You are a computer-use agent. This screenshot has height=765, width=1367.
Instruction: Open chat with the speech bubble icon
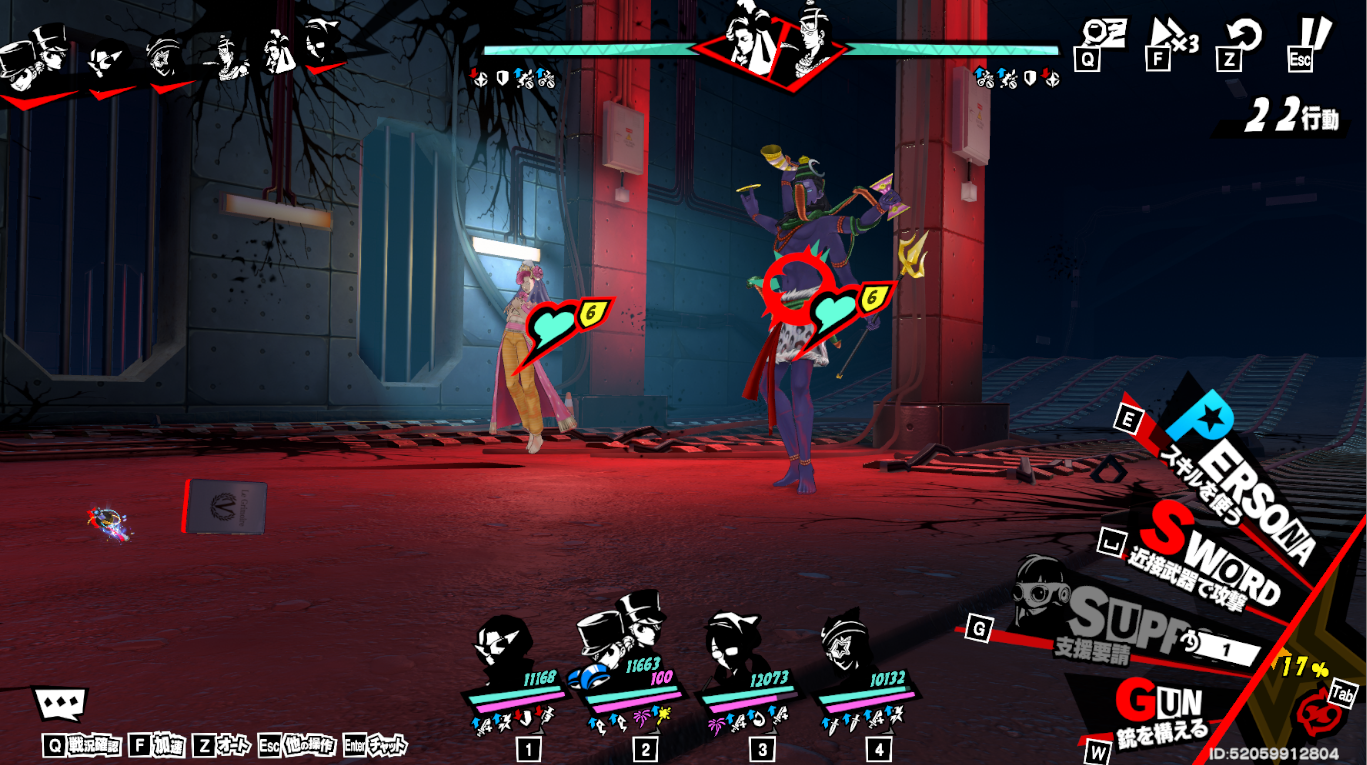[x=60, y=704]
